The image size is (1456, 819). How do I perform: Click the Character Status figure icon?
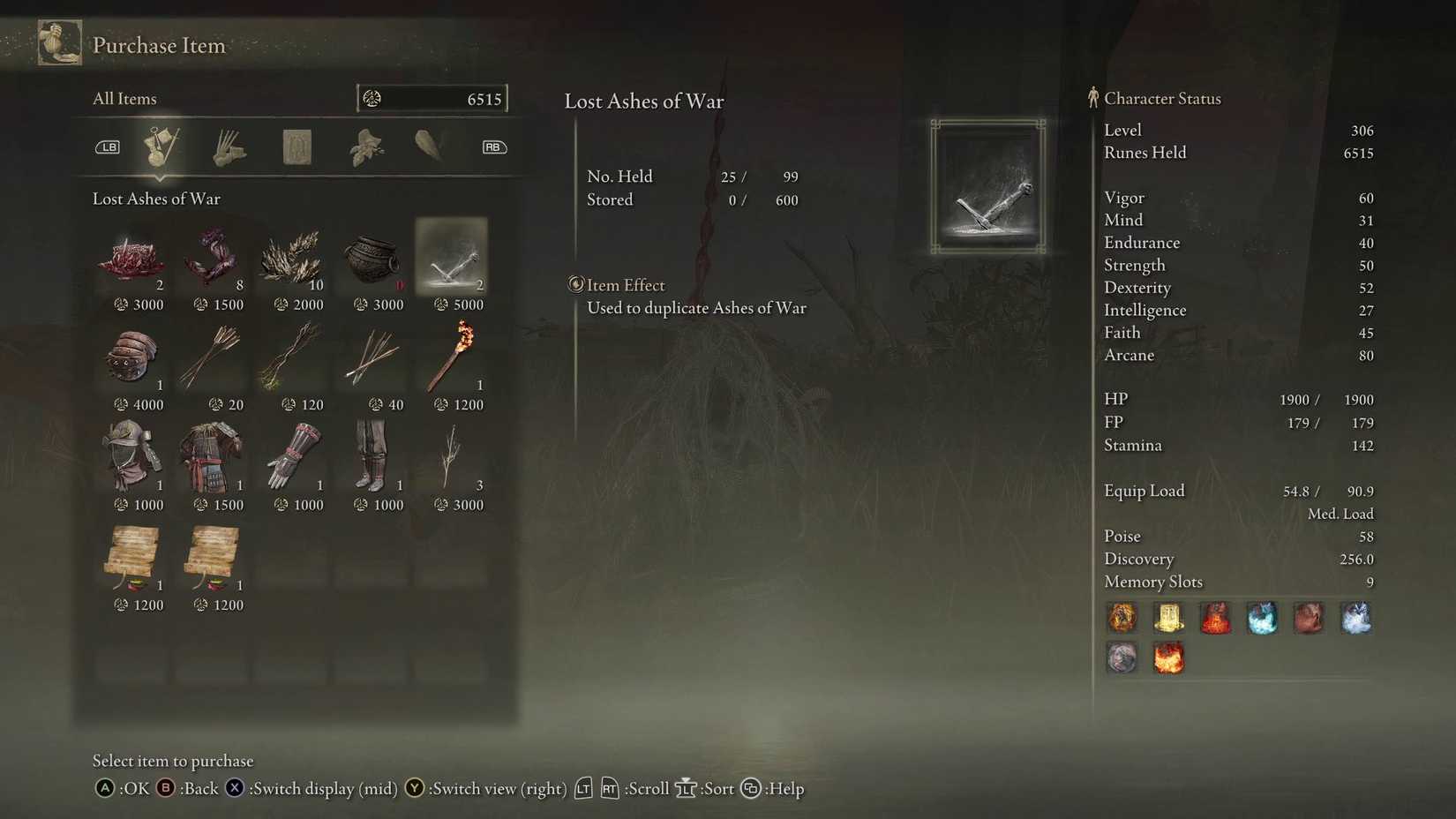1093,98
